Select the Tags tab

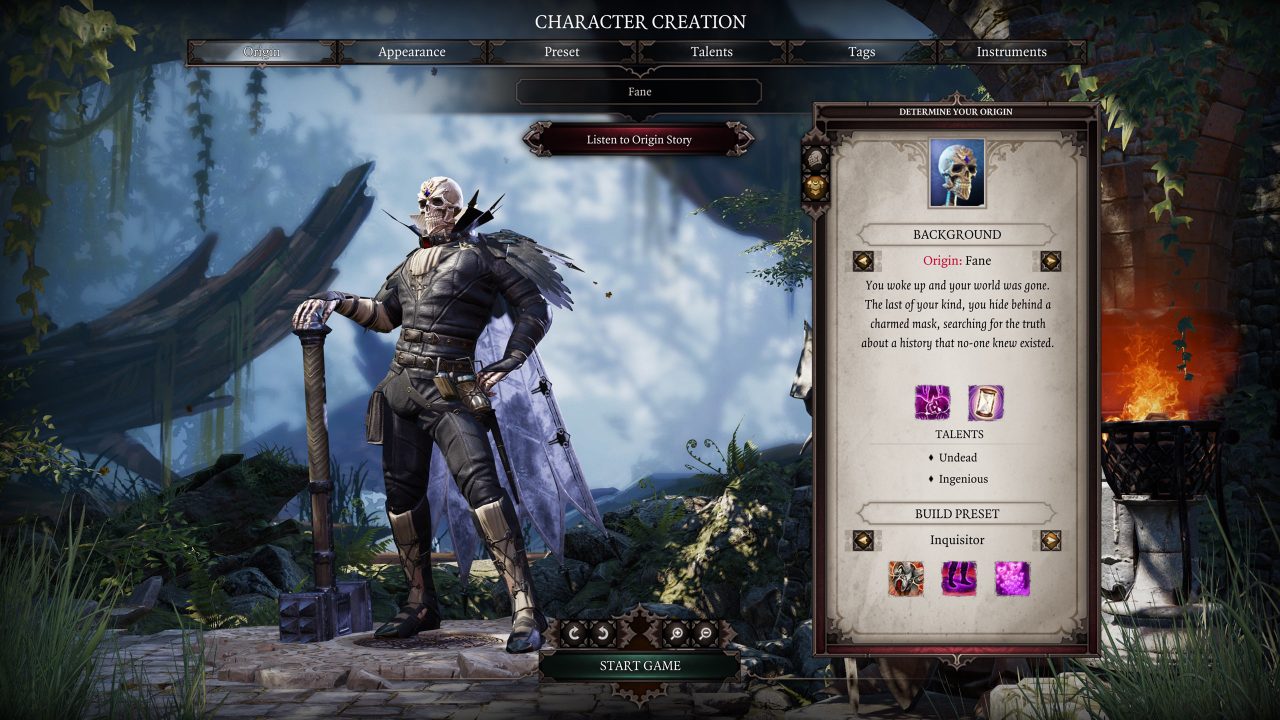(862, 52)
